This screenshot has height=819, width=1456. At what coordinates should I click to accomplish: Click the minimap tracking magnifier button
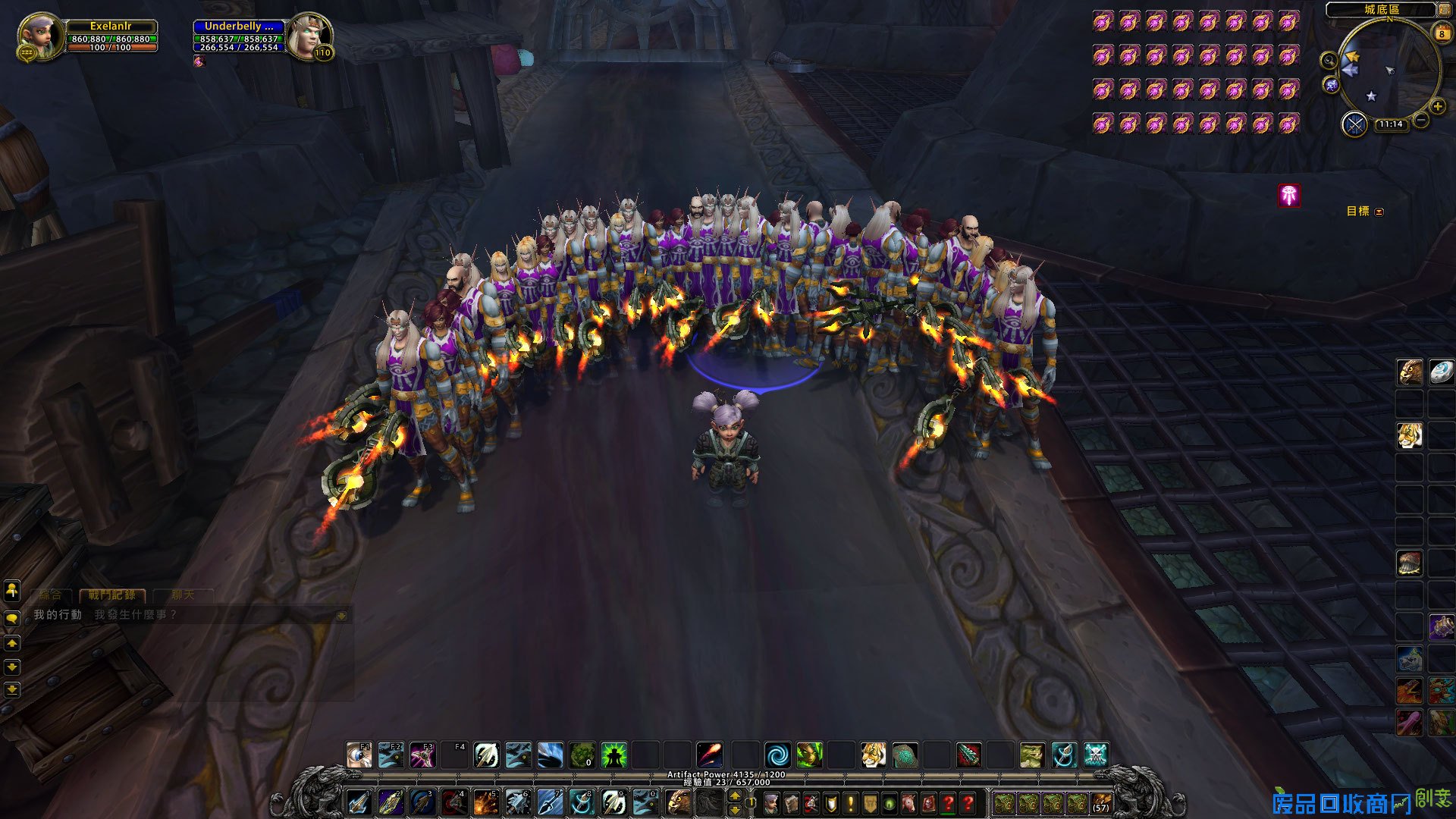(x=1329, y=61)
